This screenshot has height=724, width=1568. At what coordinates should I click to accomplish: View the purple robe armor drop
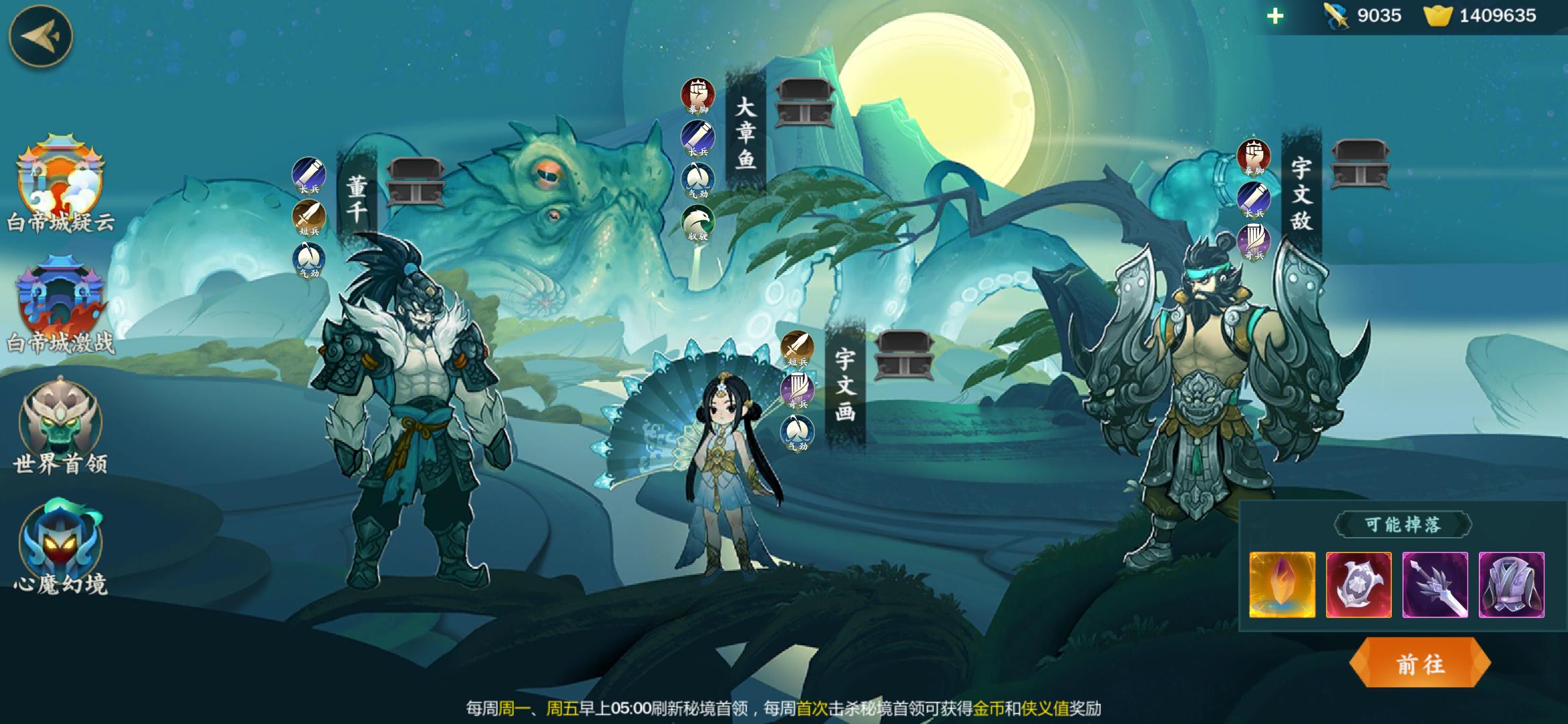1511,585
